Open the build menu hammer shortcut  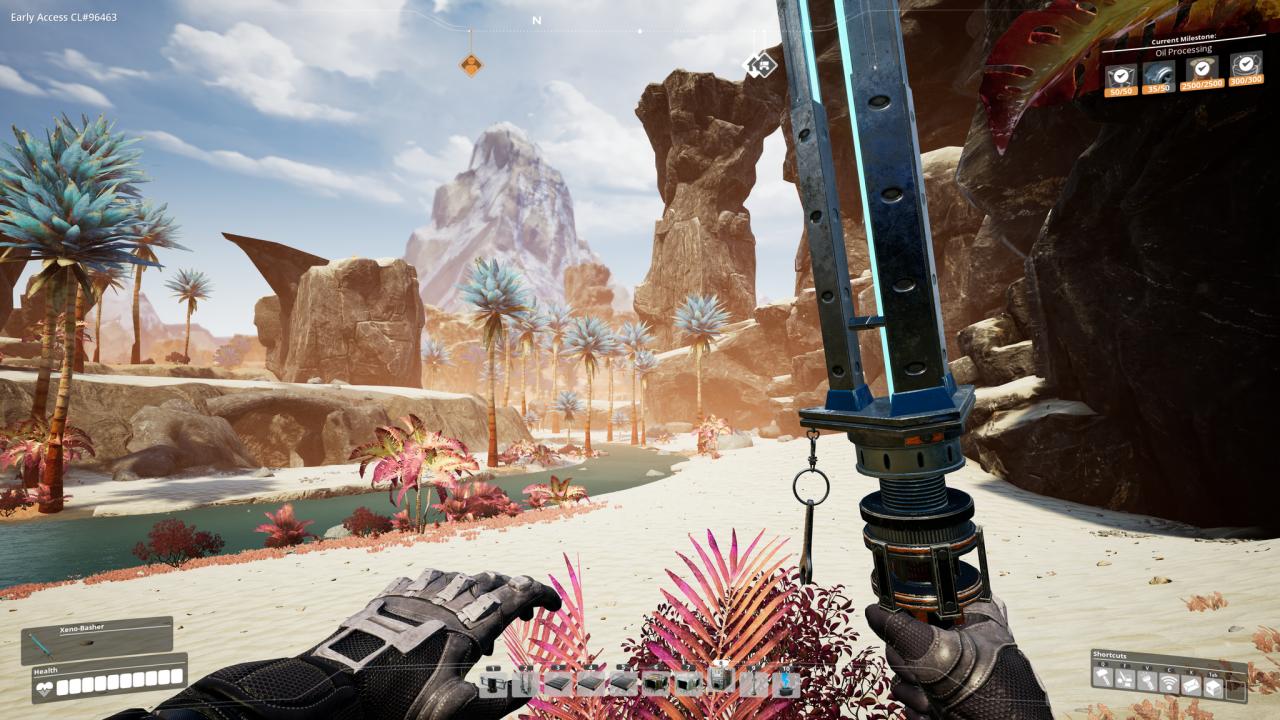pyautogui.click(x=1103, y=678)
